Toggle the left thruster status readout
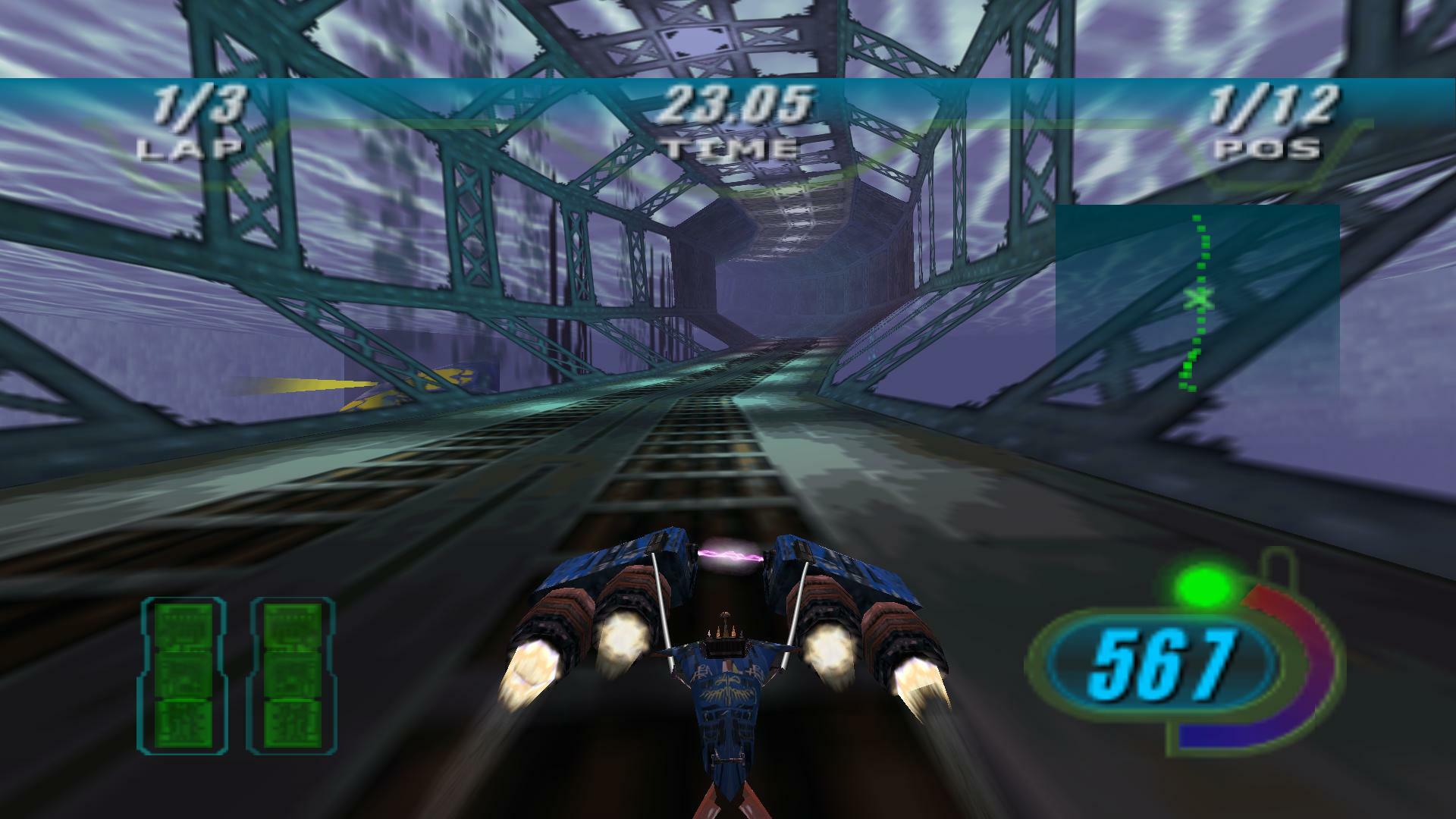The height and width of the screenshot is (819, 1456). click(184, 675)
